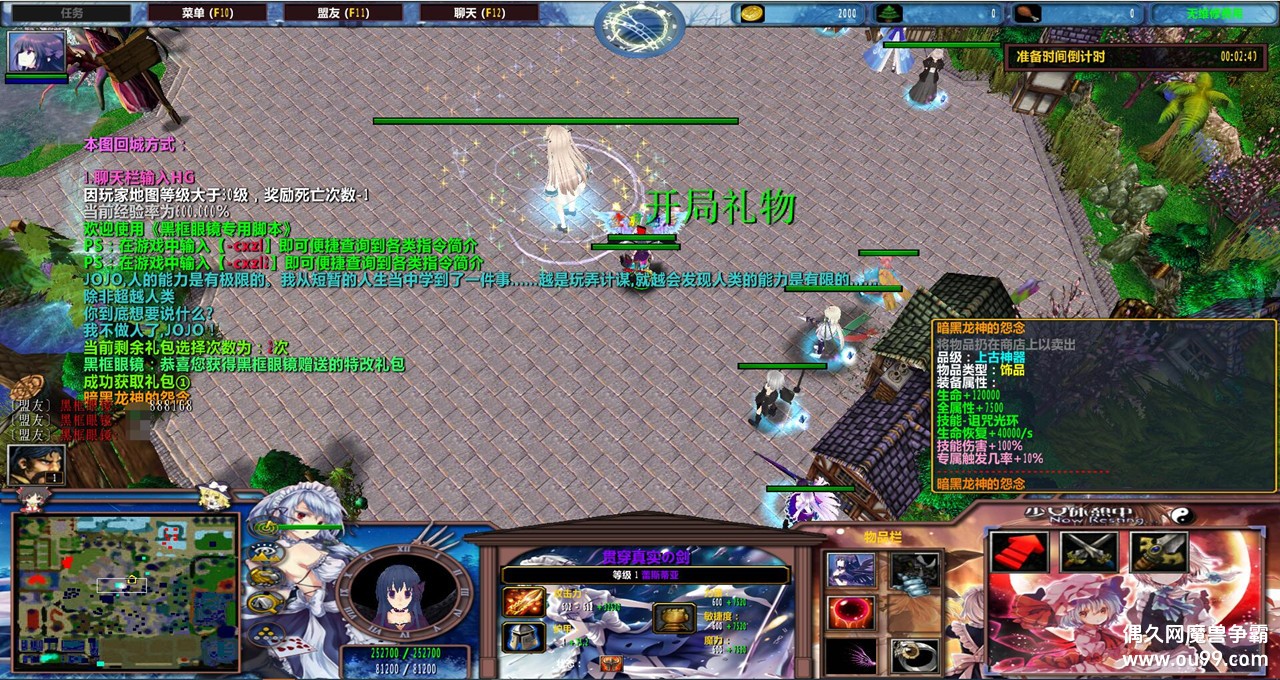Viewport: 1280px width, 680px height.
Task: Toggle the minimap terrain display button
Action: tap(265, 552)
